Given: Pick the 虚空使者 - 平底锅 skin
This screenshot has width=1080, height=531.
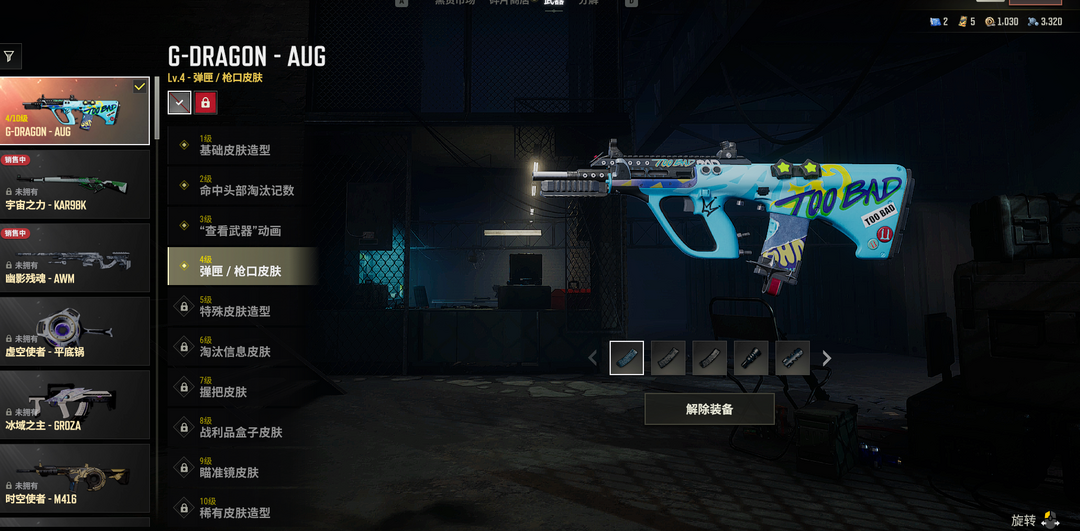Looking at the screenshot, I should click(75, 331).
